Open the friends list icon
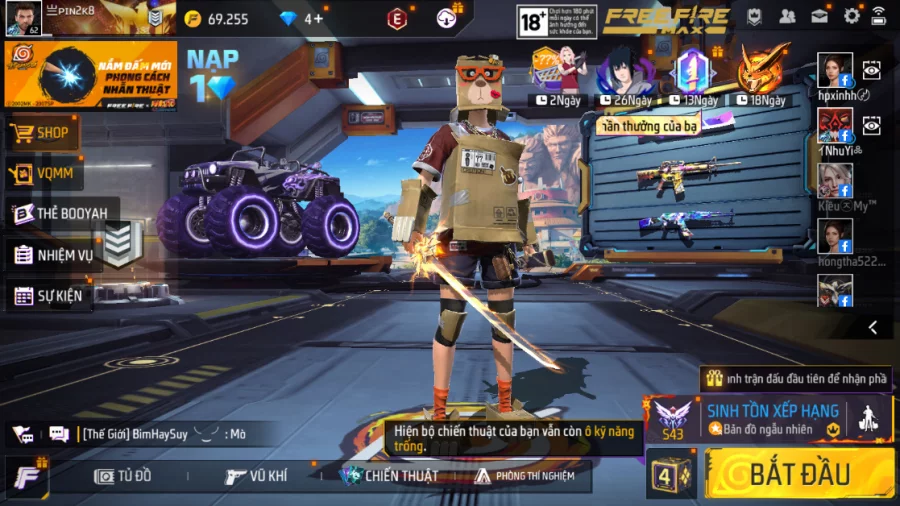The height and width of the screenshot is (506, 900). (x=787, y=16)
